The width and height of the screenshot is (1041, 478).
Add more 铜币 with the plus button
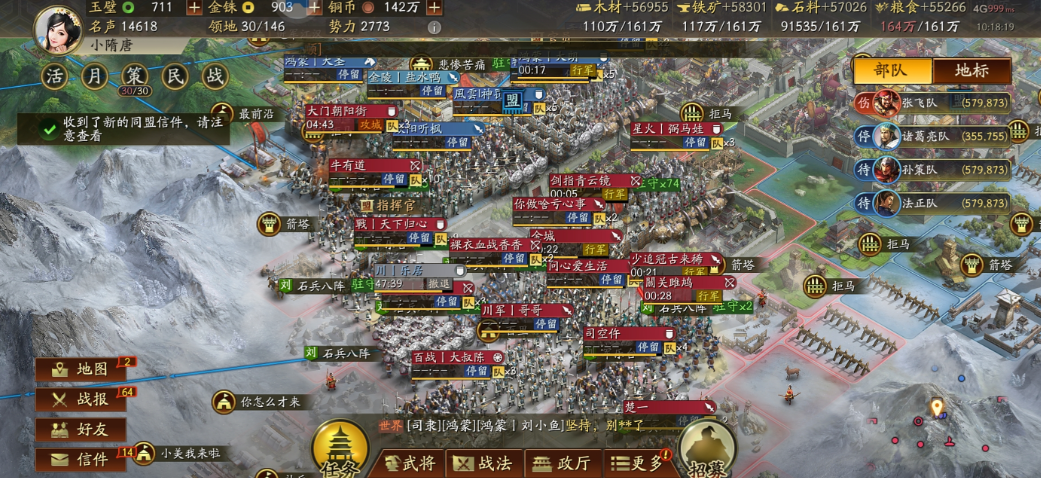(x=434, y=7)
